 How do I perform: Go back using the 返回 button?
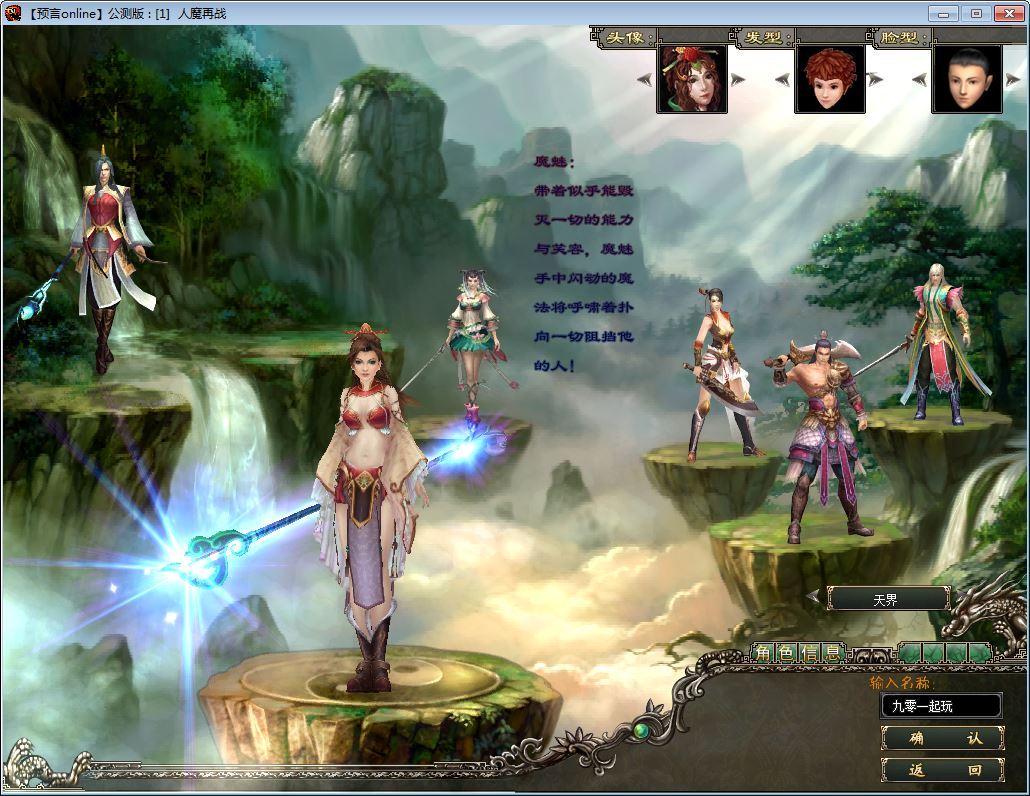943,770
